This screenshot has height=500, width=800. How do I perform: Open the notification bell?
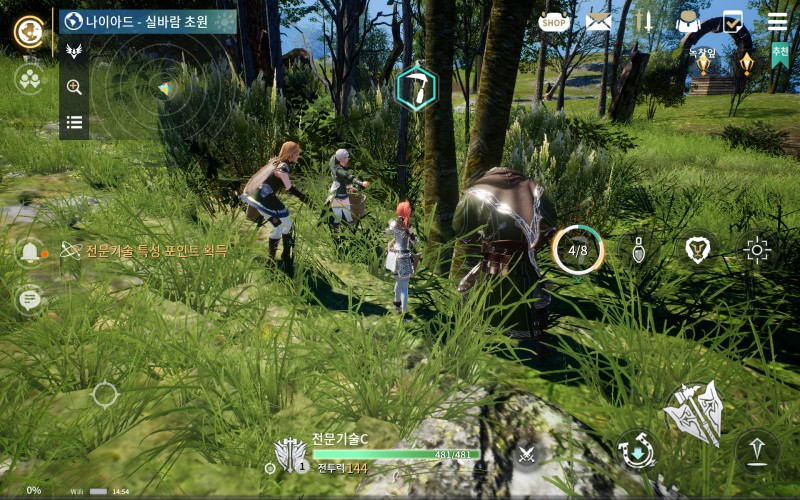30,251
